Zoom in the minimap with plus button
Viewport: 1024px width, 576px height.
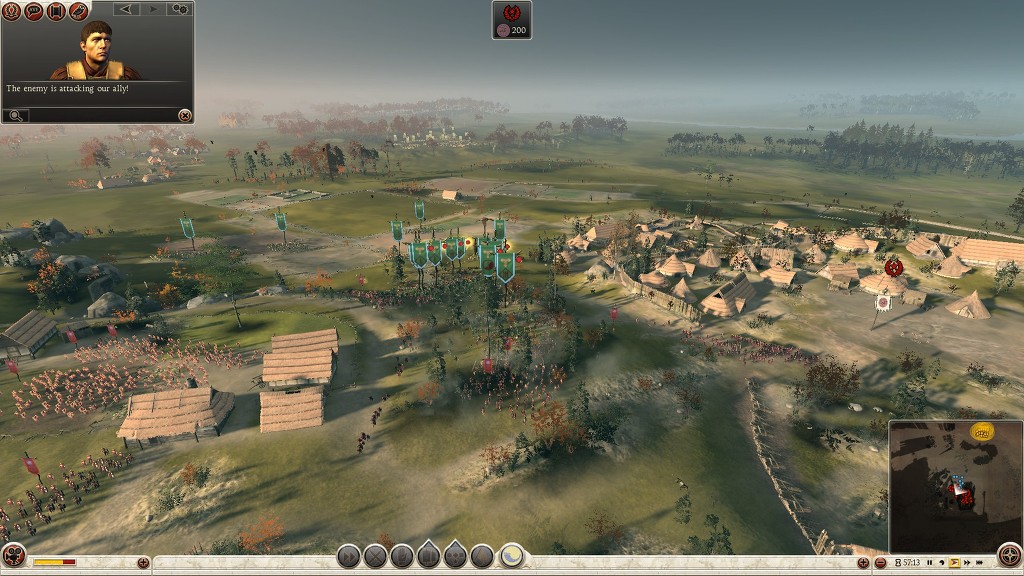tap(864, 563)
